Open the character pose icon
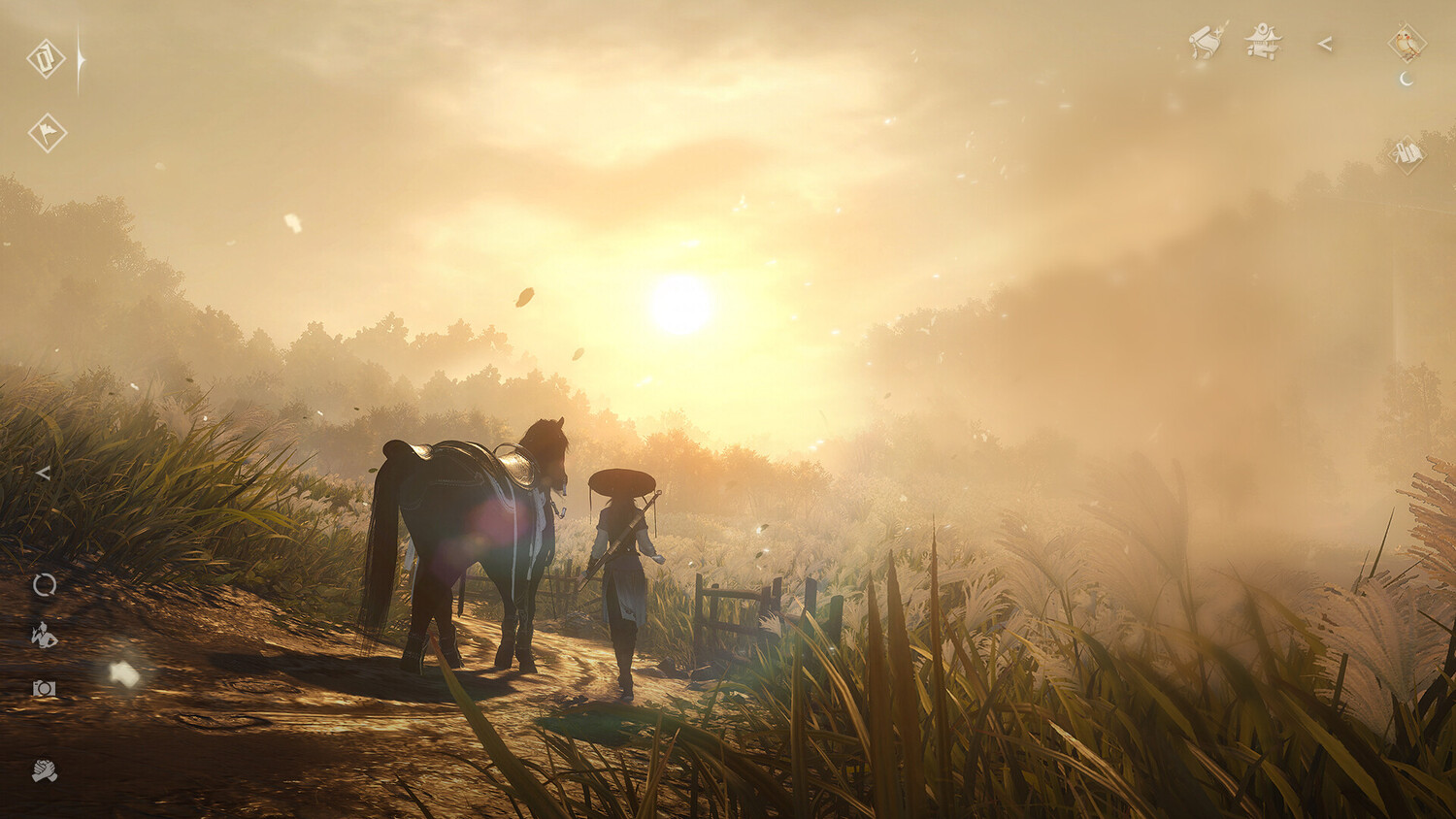The width and height of the screenshot is (1456, 819). 44,636
